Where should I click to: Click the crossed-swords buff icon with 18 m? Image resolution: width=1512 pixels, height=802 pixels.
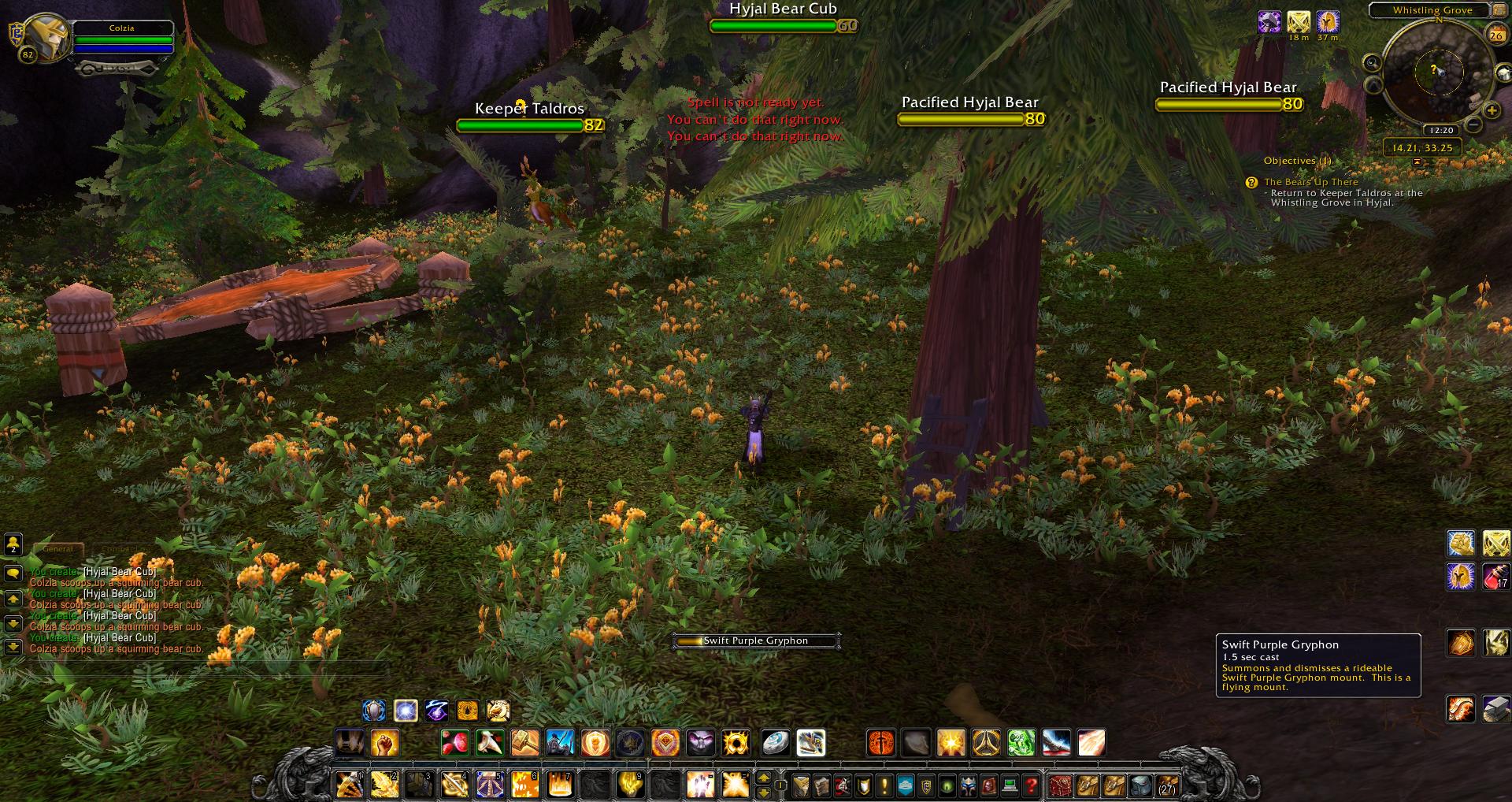tap(1299, 22)
